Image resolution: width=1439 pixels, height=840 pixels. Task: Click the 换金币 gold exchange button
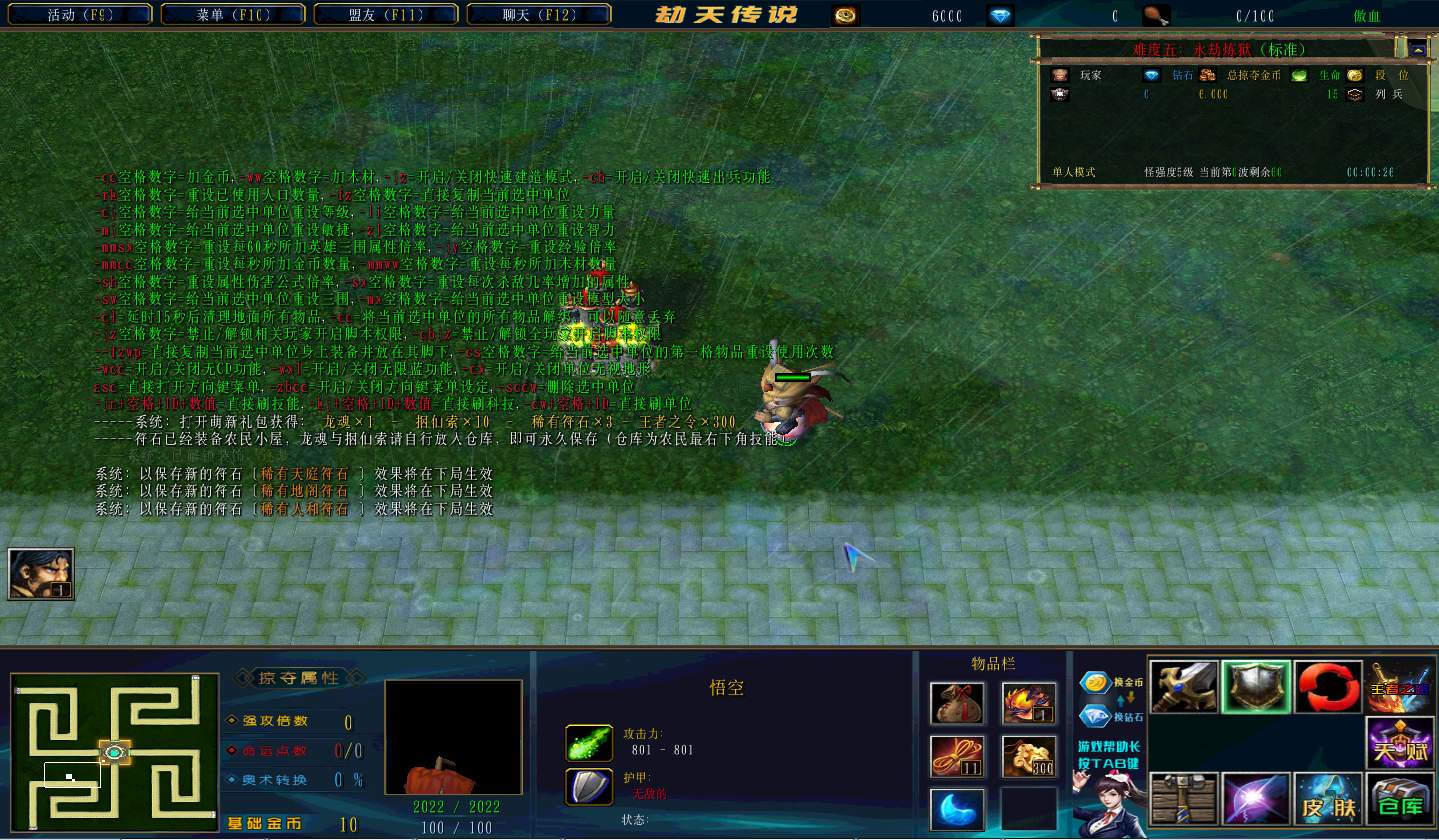click(1110, 684)
